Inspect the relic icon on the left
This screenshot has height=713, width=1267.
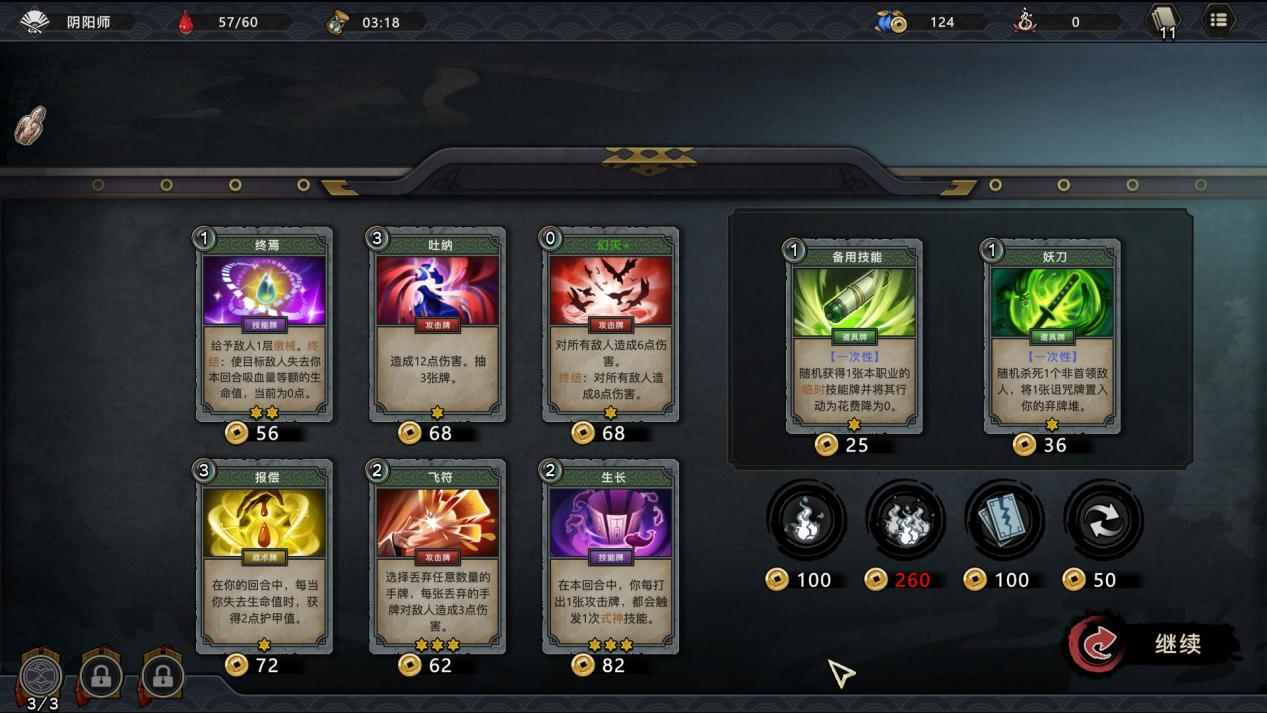pos(30,125)
